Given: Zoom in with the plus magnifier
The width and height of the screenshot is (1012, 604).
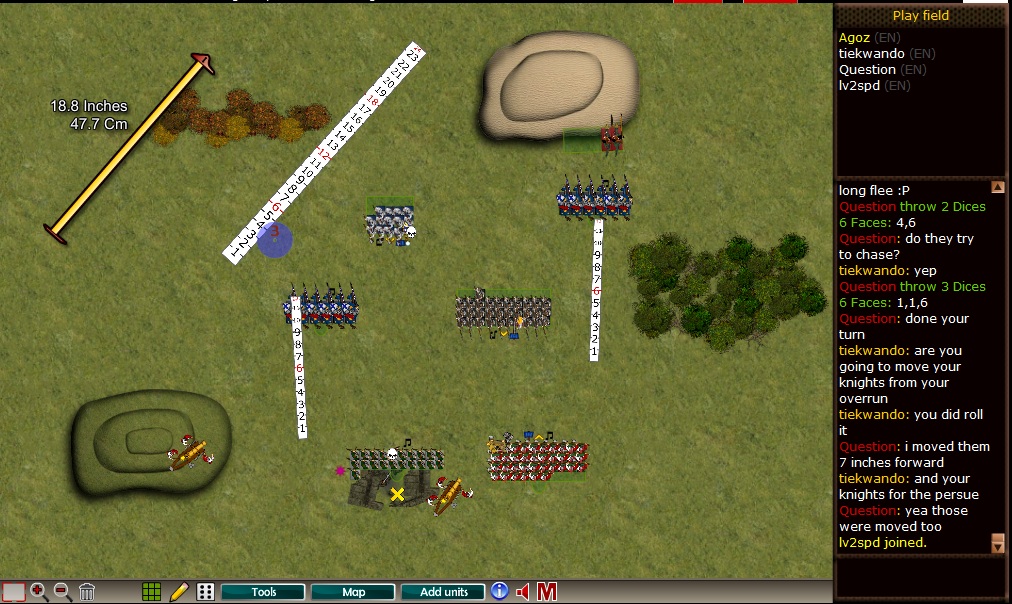Looking at the screenshot, I should [x=40, y=592].
